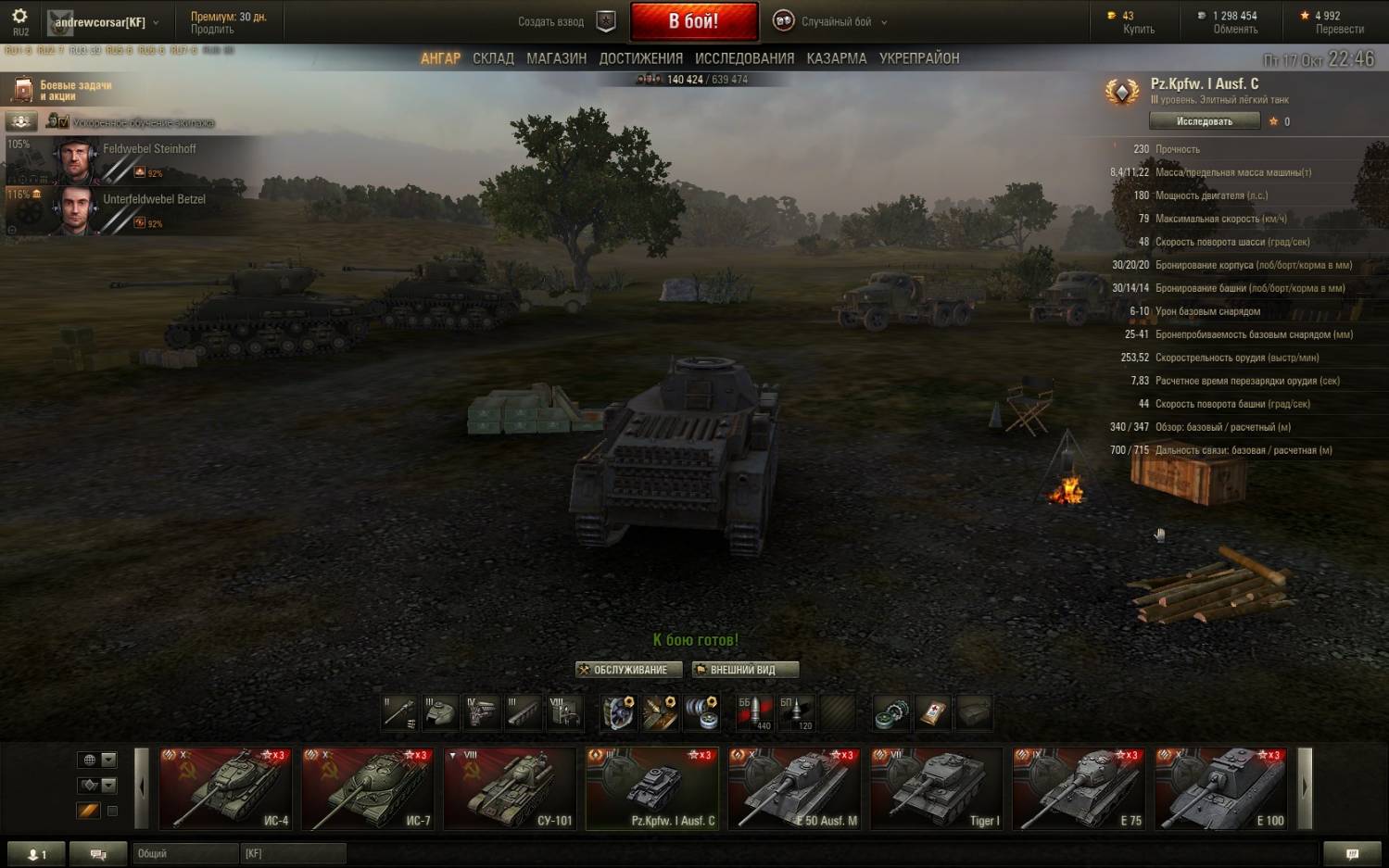Choose the Tiger I tank thumbnail
The width and height of the screenshot is (1389, 868).
tap(936, 788)
